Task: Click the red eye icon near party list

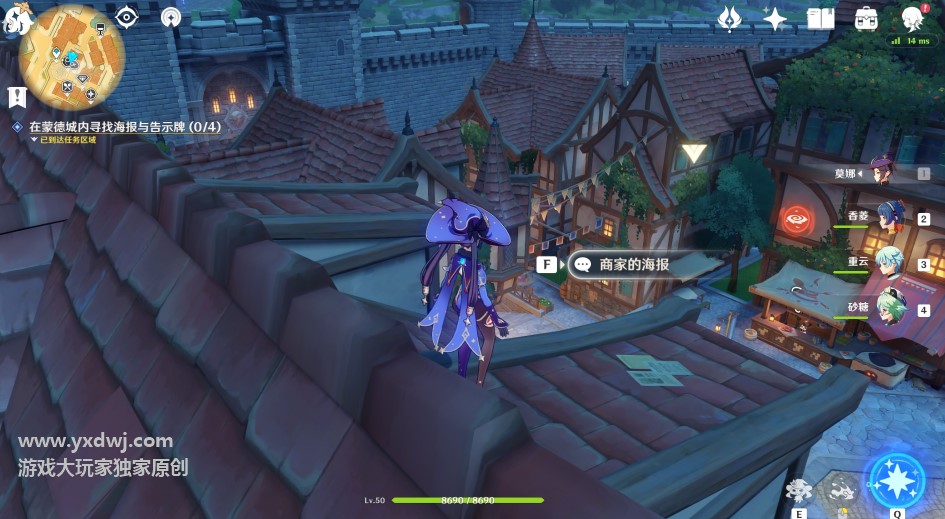Action: [797, 217]
